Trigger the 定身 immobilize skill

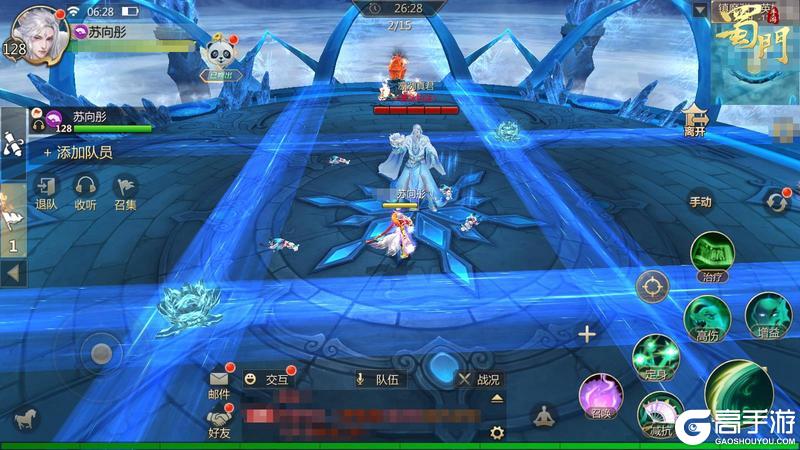pyautogui.click(x=656, y=356)
